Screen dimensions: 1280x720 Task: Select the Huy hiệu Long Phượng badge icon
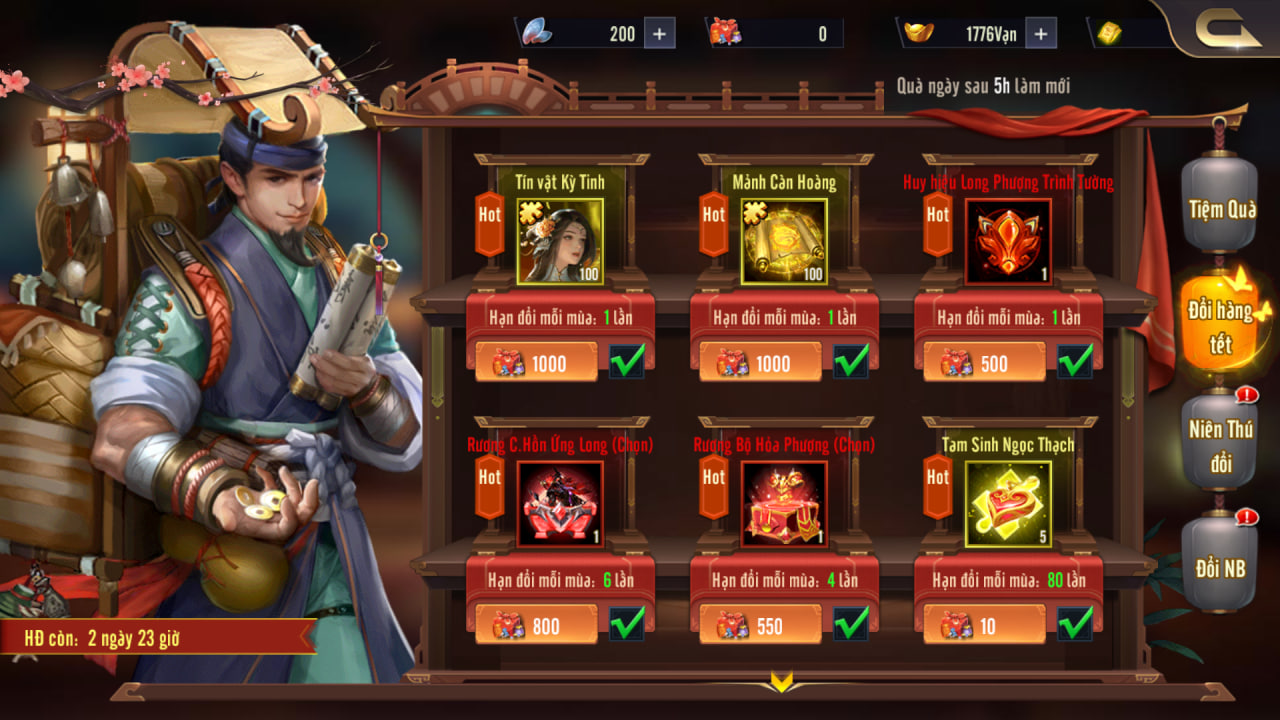pyautogui.click(x=1008, y=241)
